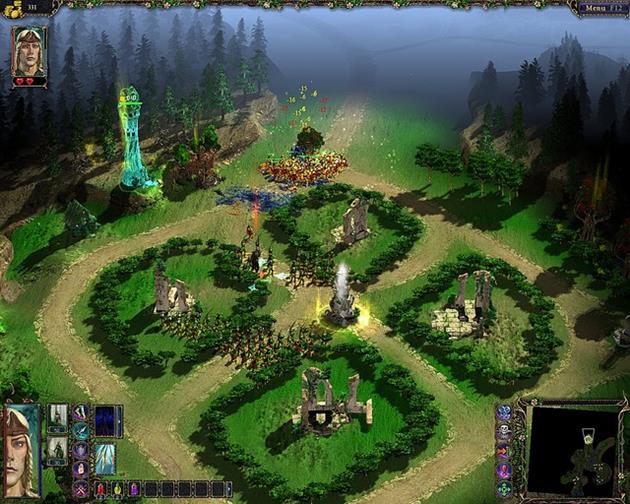
Task: Open the Menu button
Action: tap(599, 8)
